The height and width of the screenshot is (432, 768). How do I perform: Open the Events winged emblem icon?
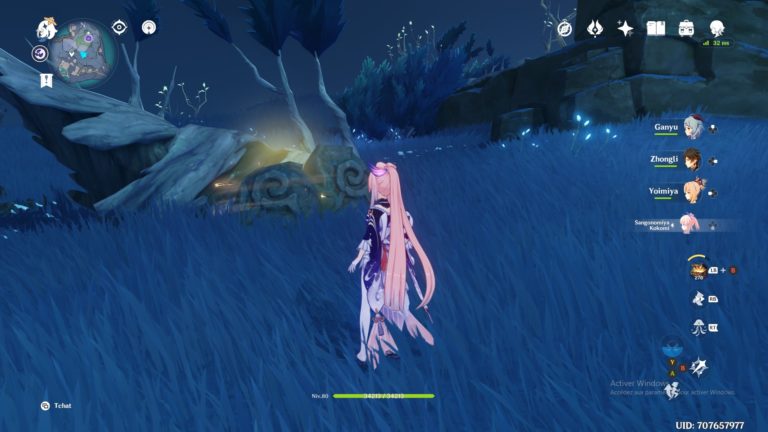pyautogui.click(x=596, y=28)
